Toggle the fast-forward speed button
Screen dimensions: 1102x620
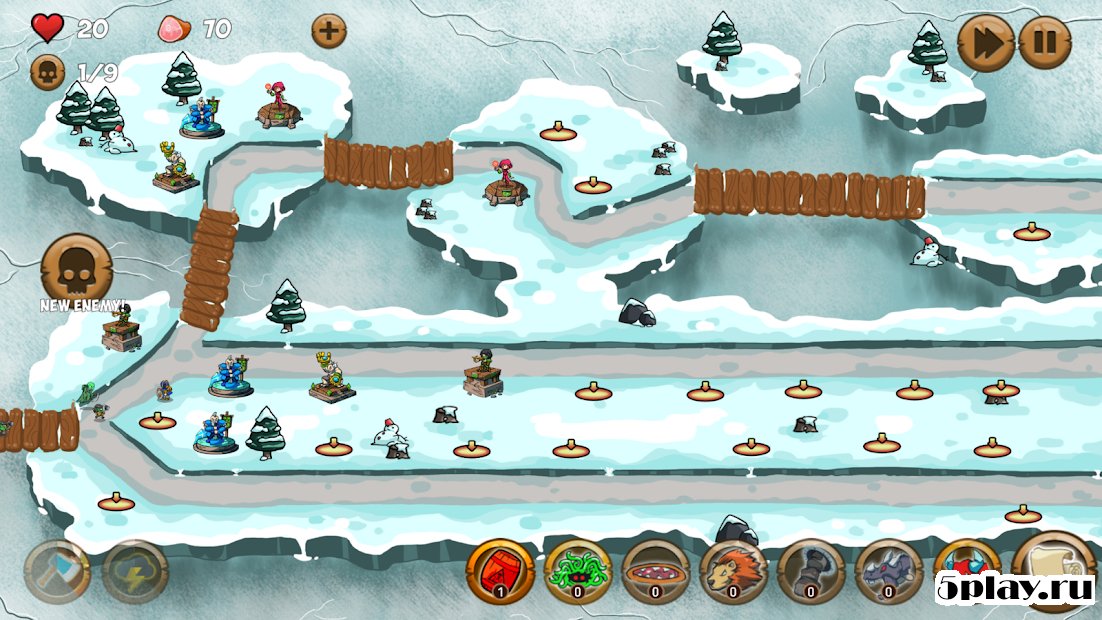click(985, 43)
